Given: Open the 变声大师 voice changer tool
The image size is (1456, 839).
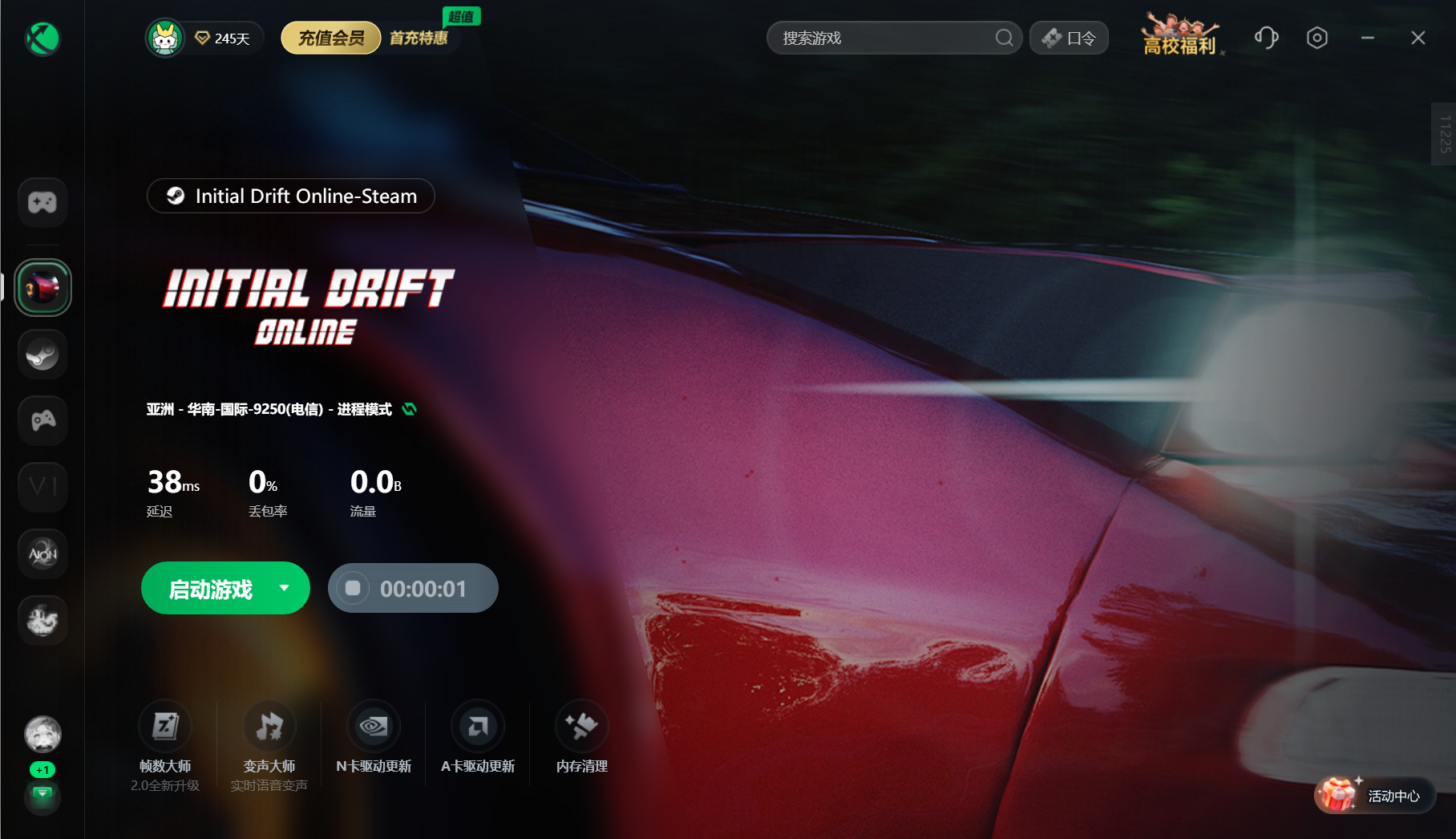Looking at the screenshot, I should click(x=269, y=728).
